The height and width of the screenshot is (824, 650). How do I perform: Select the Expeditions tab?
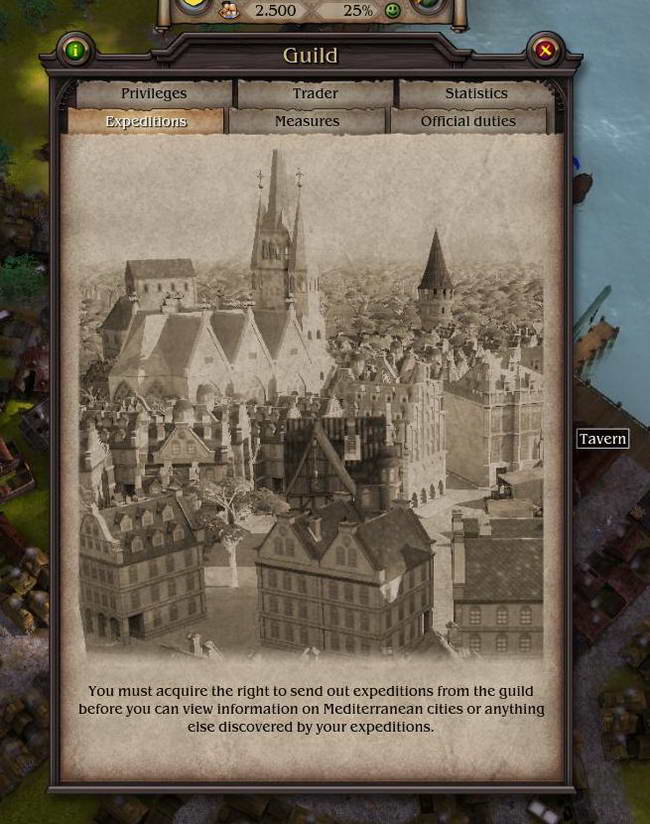(x=146, y=121)
